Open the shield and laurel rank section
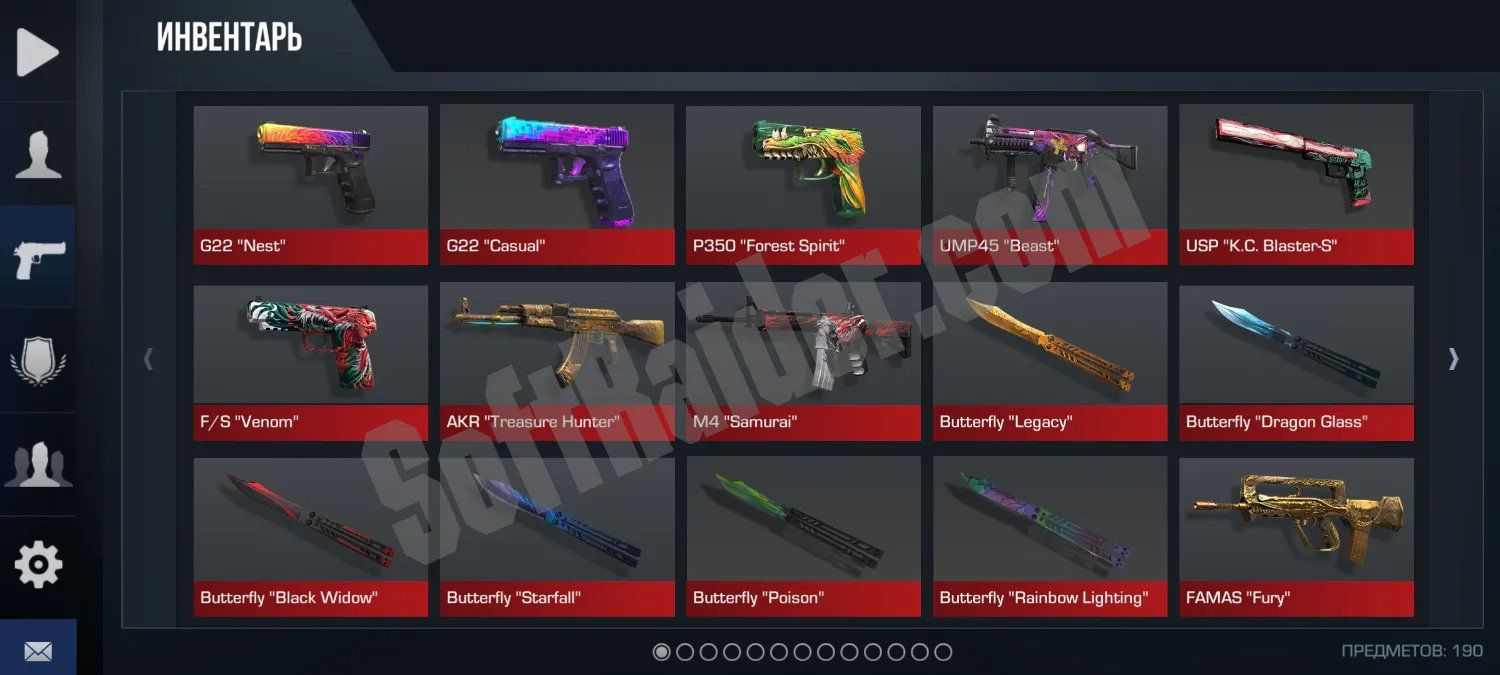Viewport: 1500px width, 675px height. 38,361
